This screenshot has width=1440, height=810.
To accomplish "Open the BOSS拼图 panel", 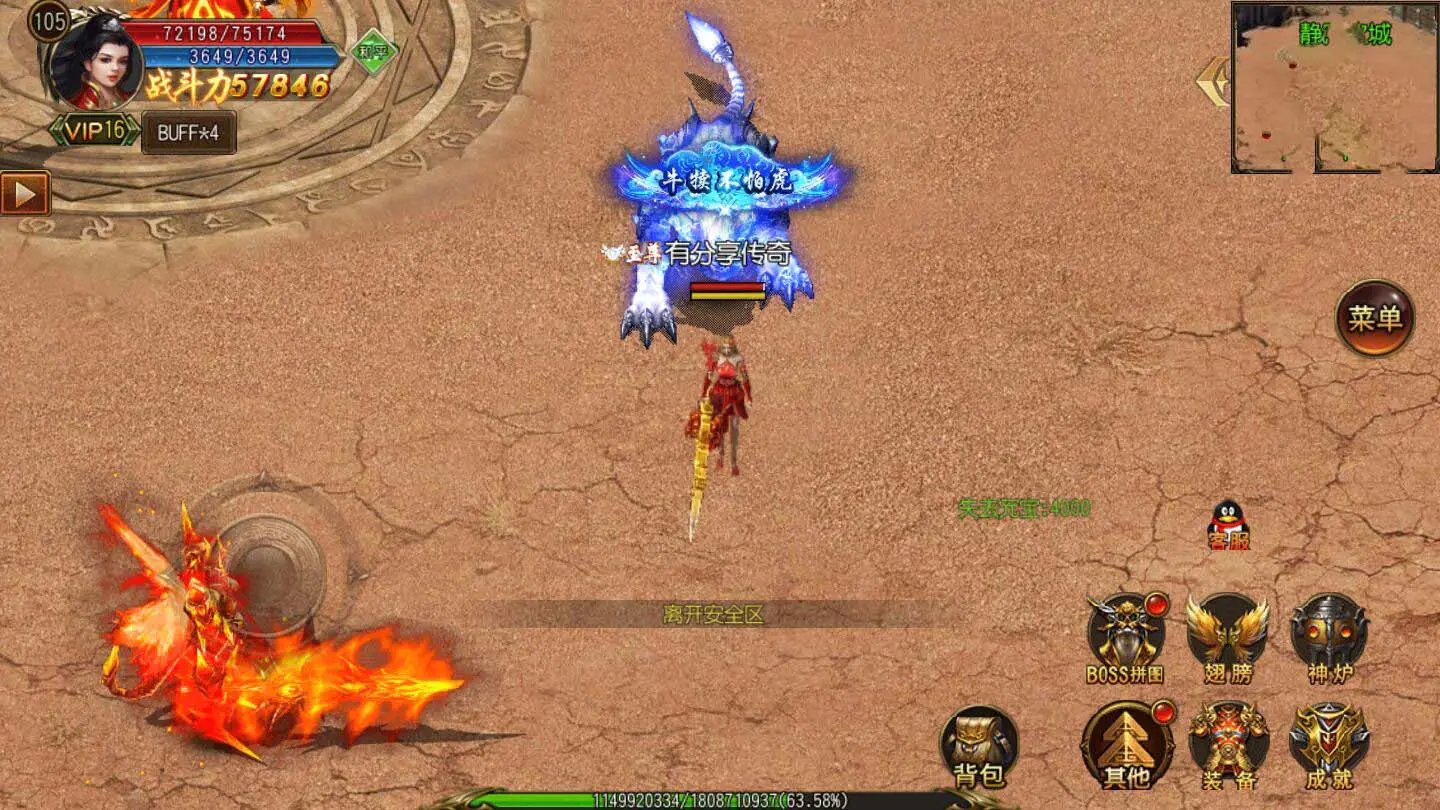I will [x=1126, y=634].
